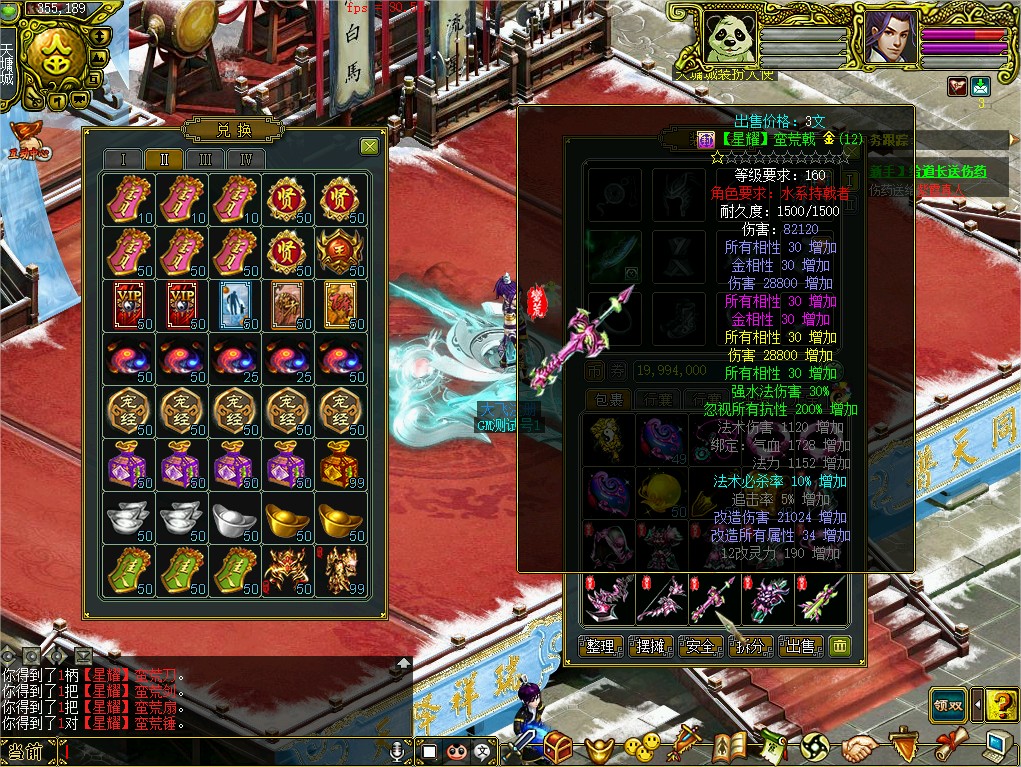Click the 领双 double reward button
1021x767 pixels.
948,705
